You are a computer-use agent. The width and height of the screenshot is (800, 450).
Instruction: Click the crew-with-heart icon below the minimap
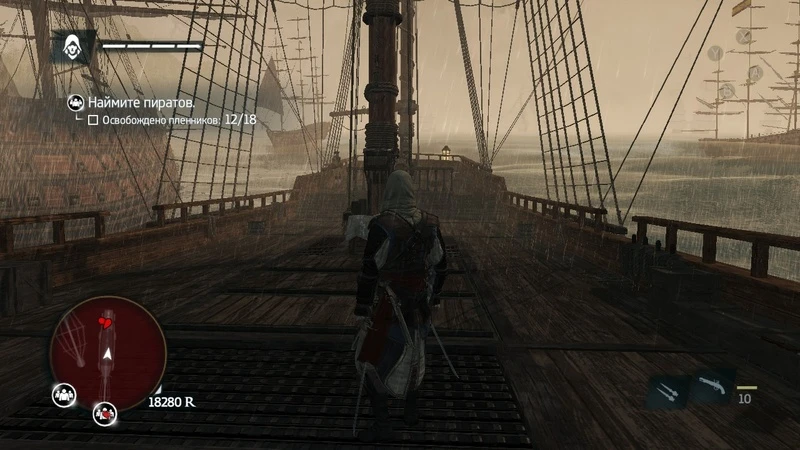(x=103, y=411)
